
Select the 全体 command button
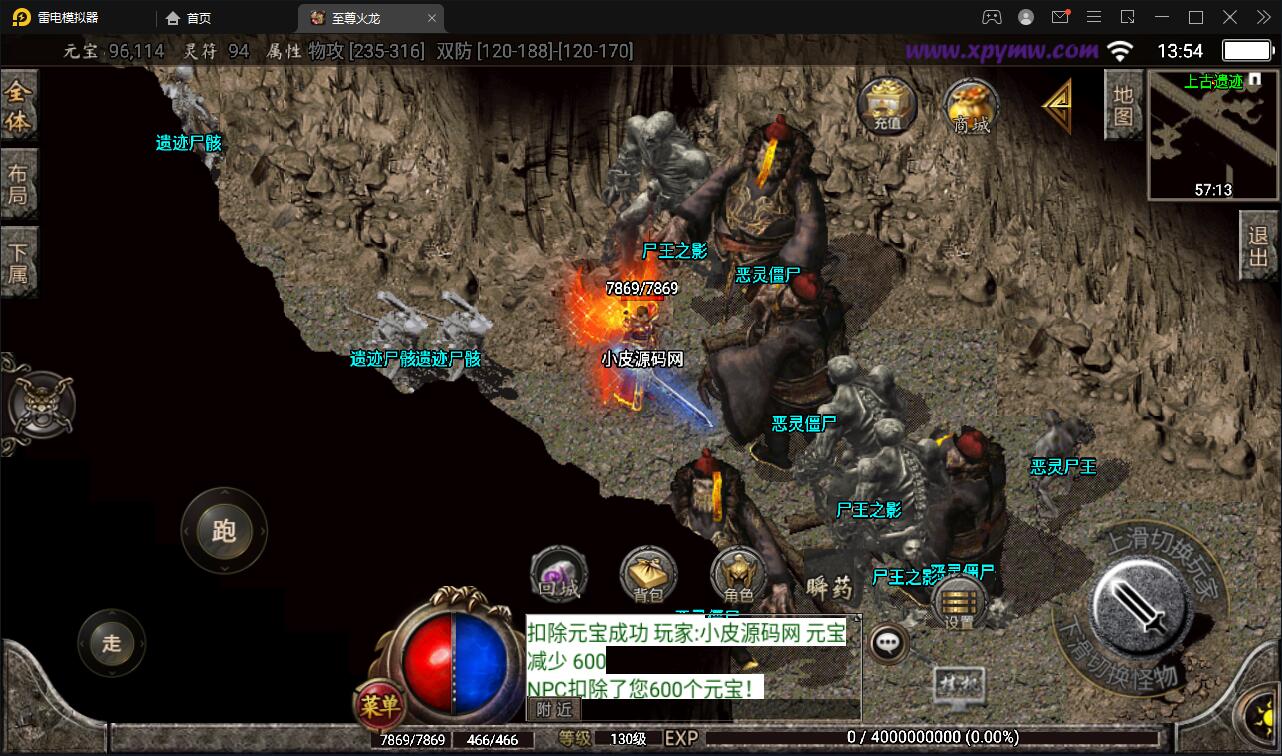click(19, 106)
